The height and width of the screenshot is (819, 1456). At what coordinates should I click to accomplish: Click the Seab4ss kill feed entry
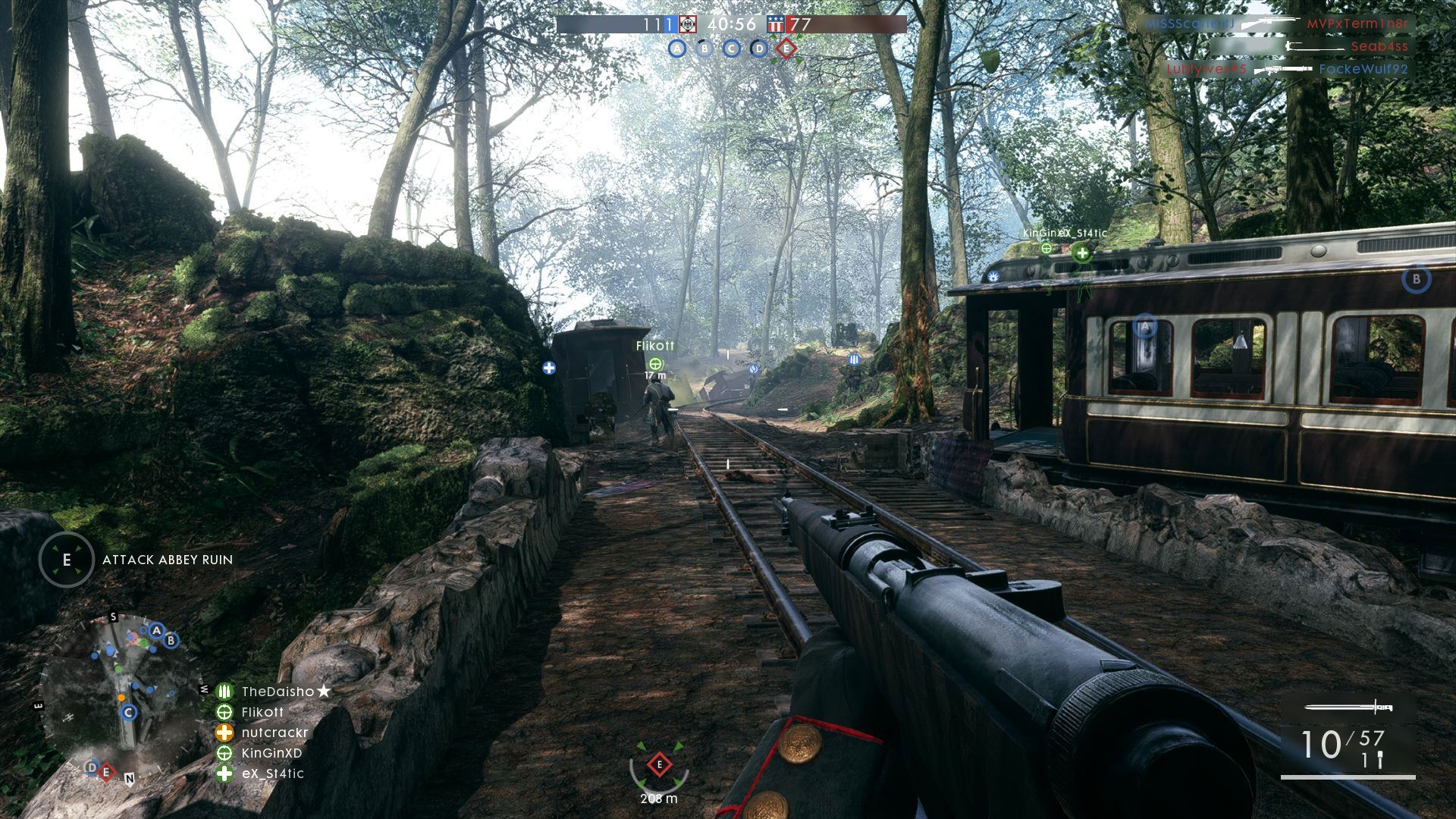point(1379,46)
